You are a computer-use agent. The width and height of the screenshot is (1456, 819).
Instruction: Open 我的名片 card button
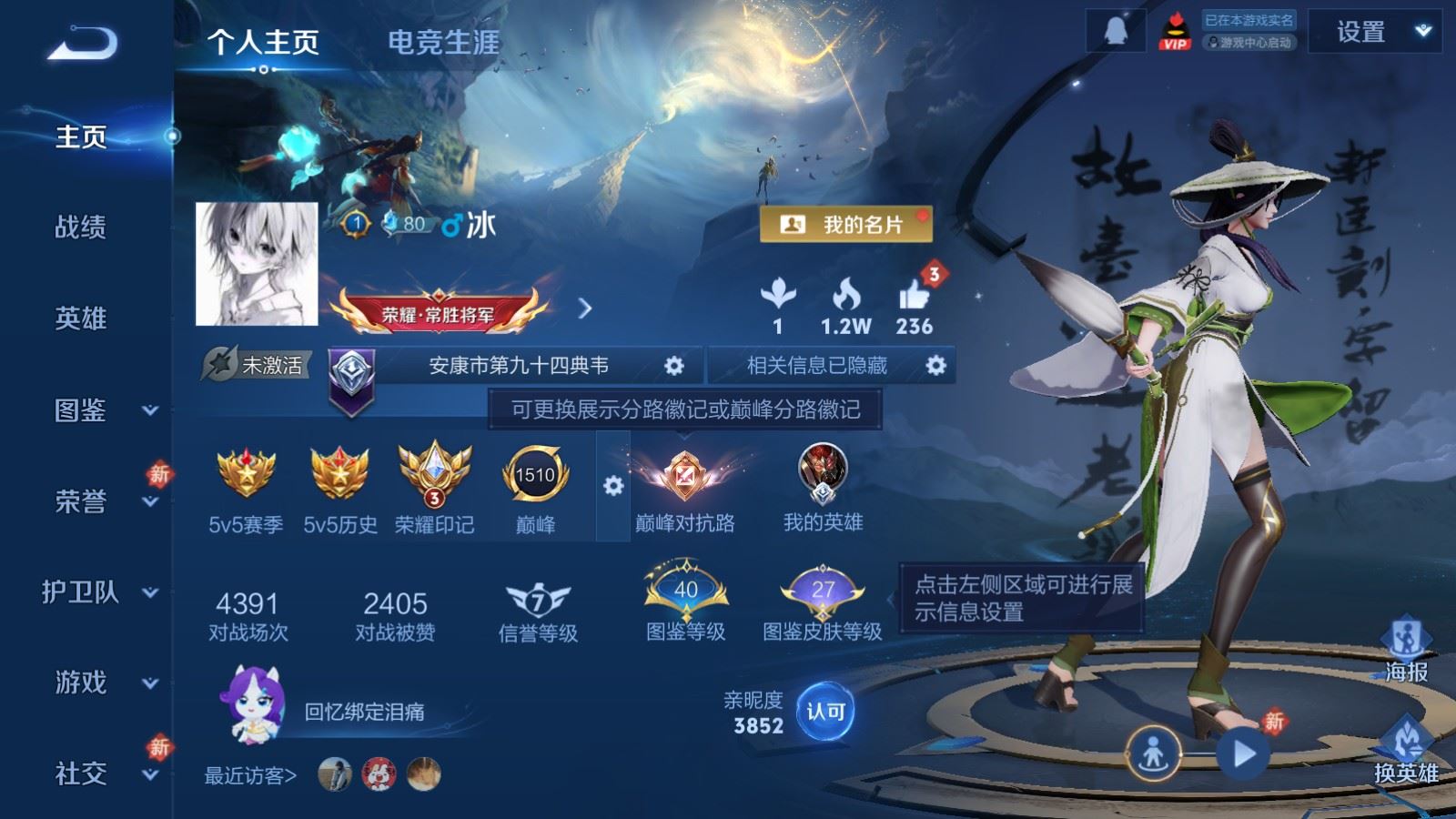[x=846, y=222]
